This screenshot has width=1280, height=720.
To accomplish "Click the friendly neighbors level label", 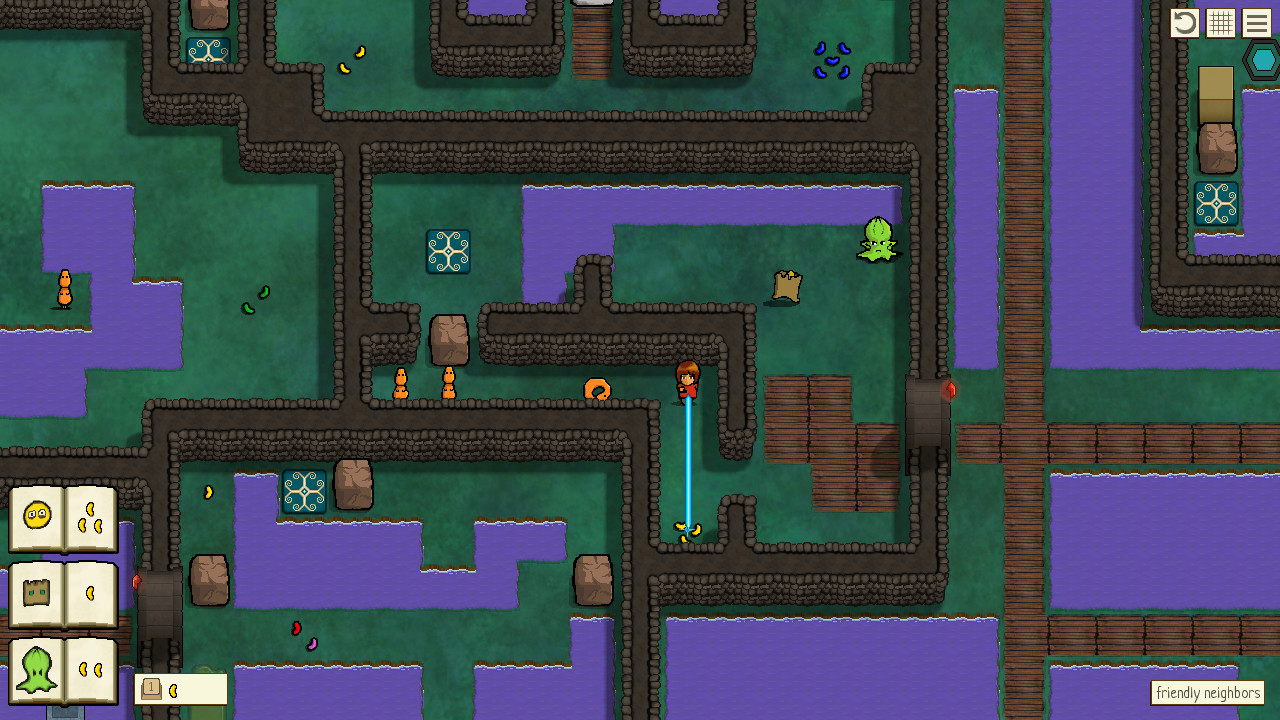I will click(x=1207, y=692).
